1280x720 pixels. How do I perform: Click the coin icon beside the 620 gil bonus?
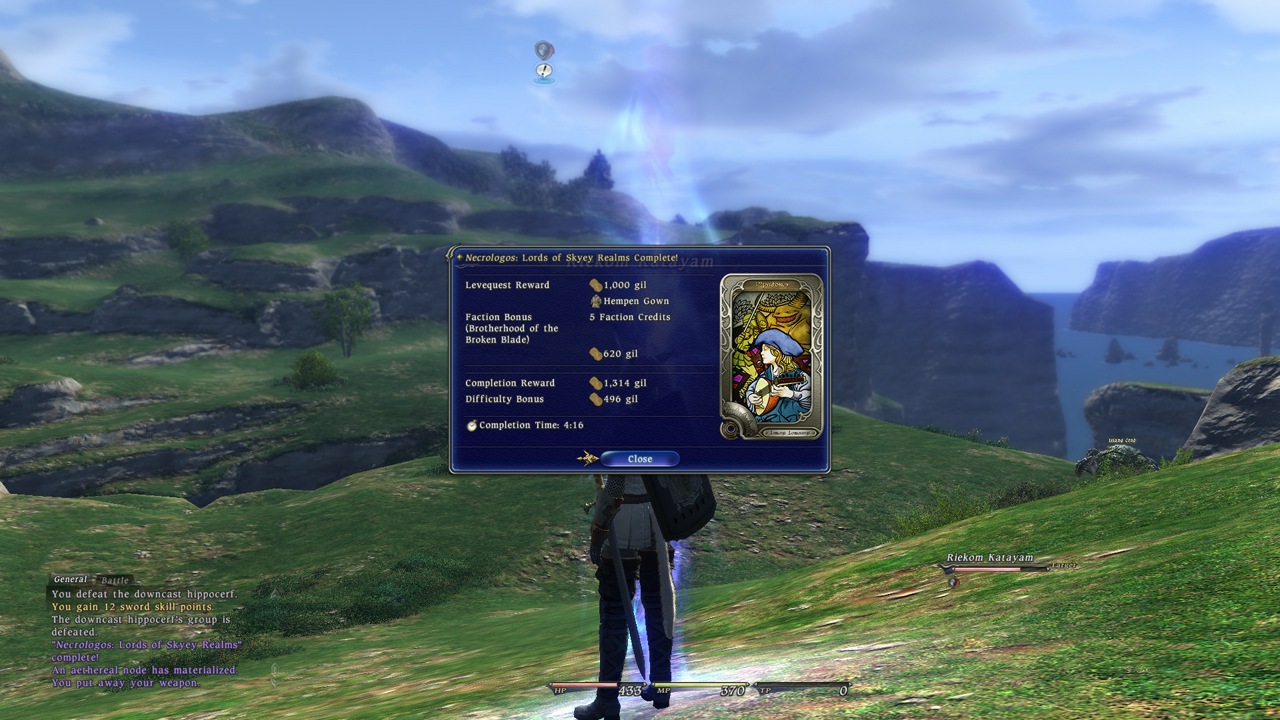point(596,353)
